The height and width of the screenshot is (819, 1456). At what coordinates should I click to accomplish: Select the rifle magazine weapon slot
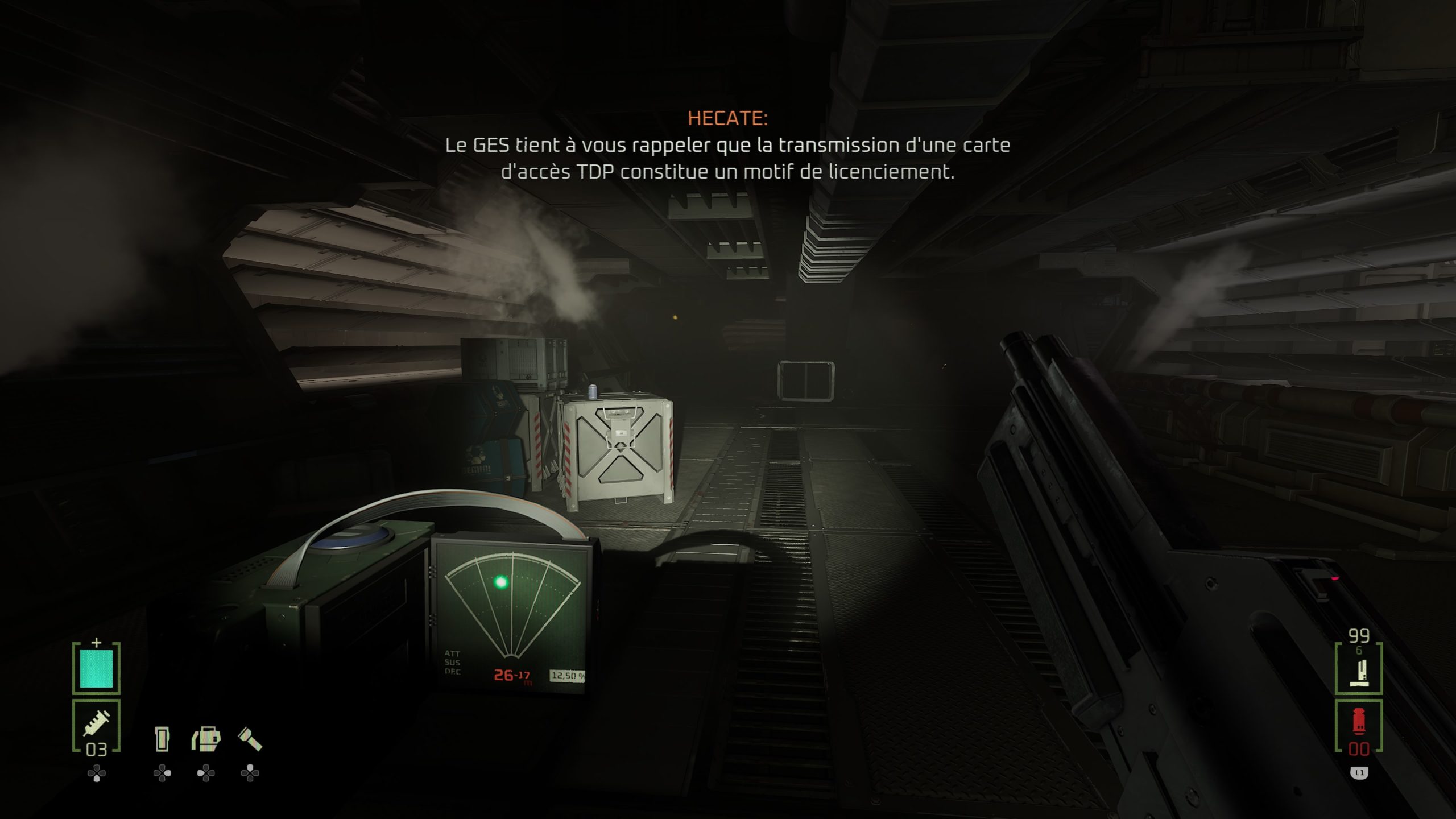click(x=1358, y=668)
